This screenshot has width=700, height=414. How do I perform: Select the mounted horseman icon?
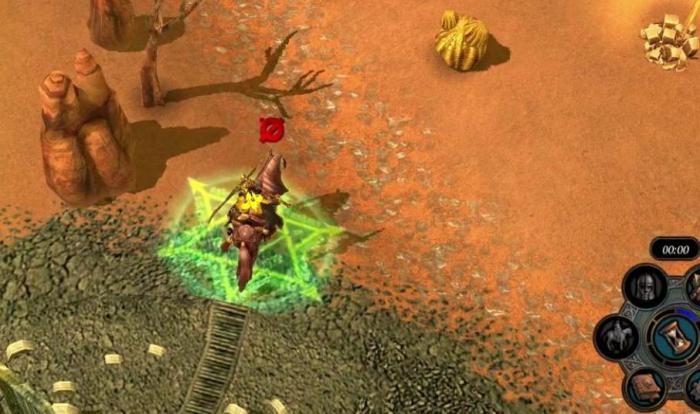(x=617, y=337)
